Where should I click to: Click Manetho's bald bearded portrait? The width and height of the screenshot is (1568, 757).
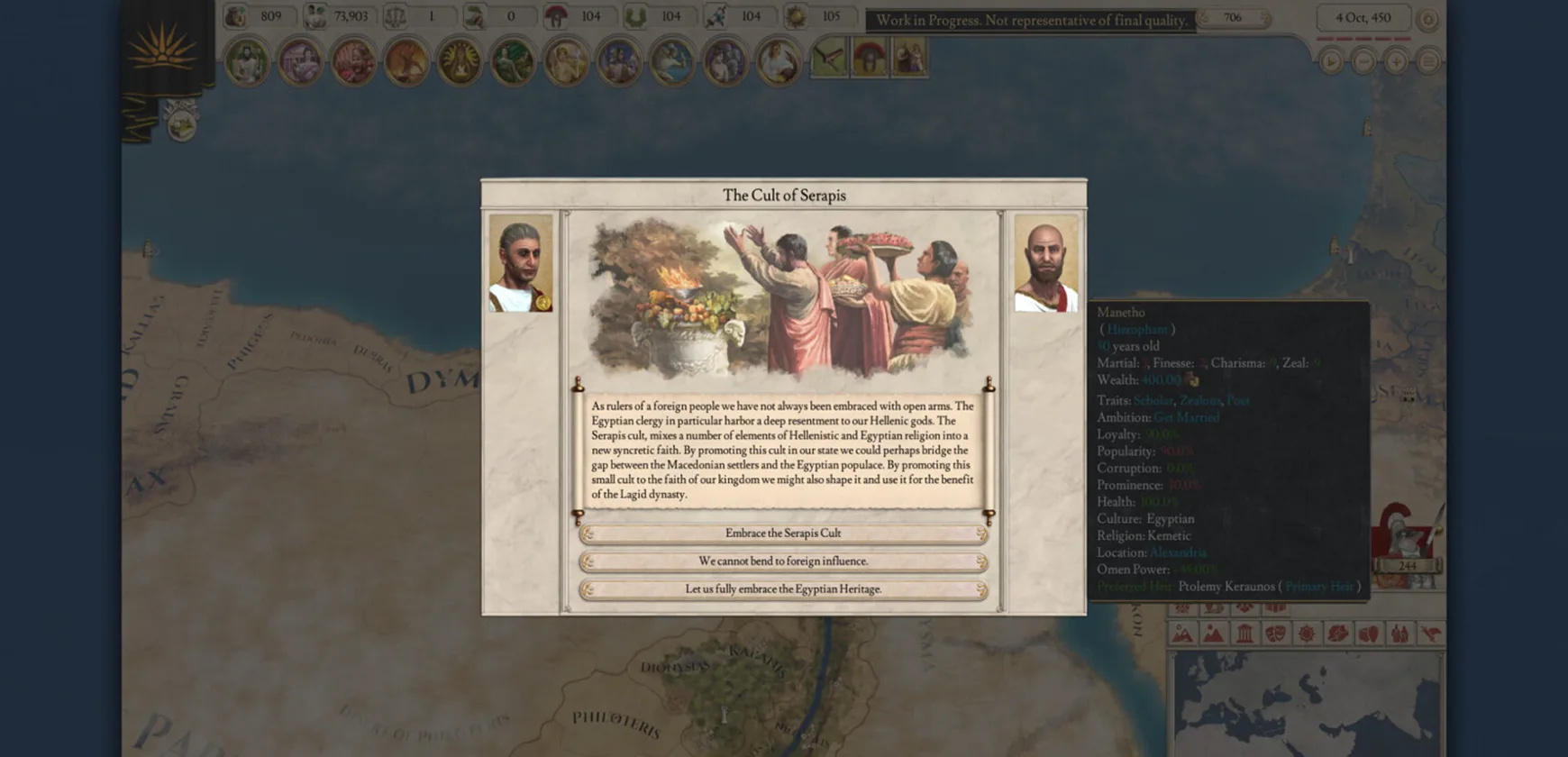[x=1045, y=263]
